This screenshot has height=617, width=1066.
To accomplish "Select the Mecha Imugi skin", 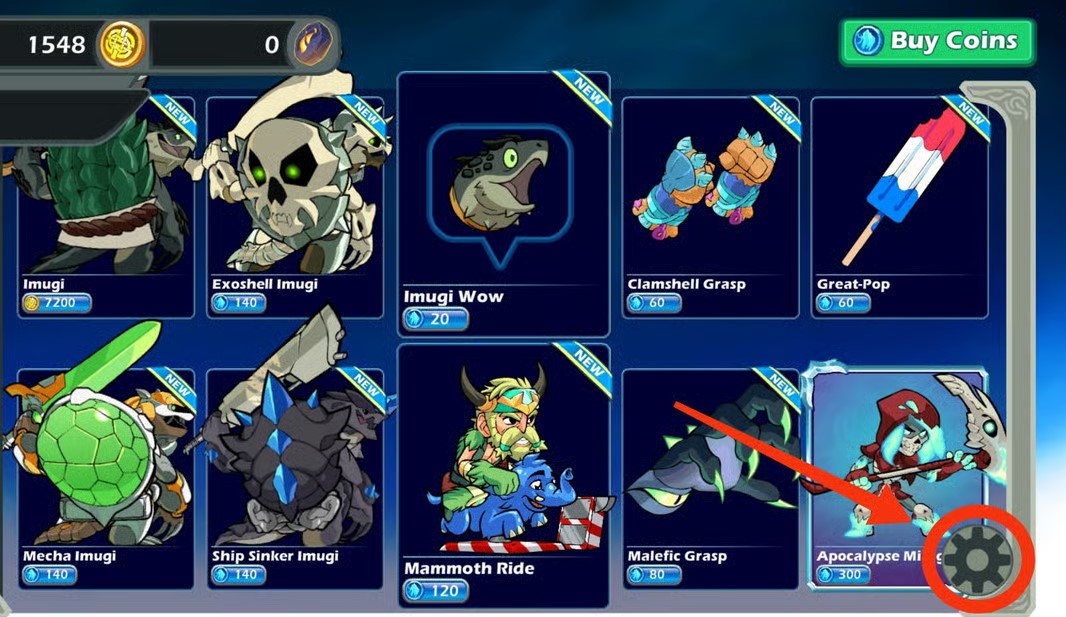I will (105, 475).
